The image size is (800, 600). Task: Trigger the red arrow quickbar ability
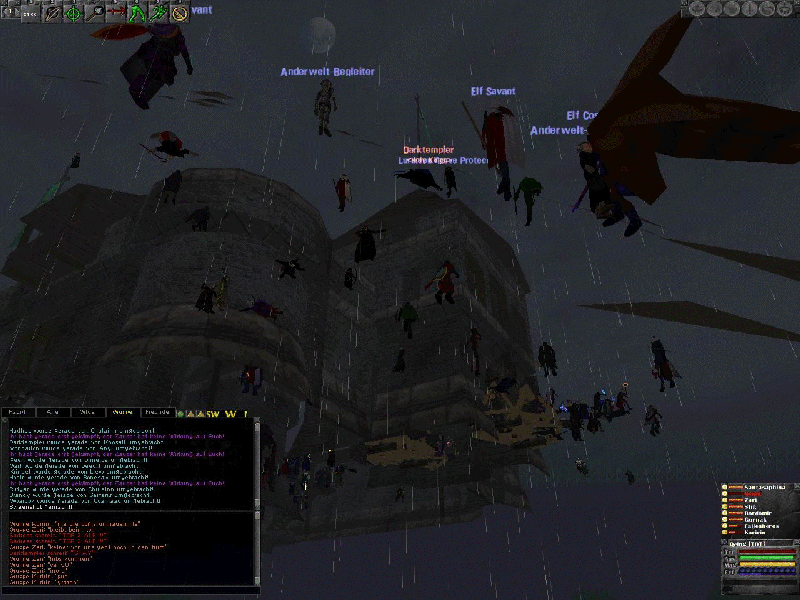(115, 12)
